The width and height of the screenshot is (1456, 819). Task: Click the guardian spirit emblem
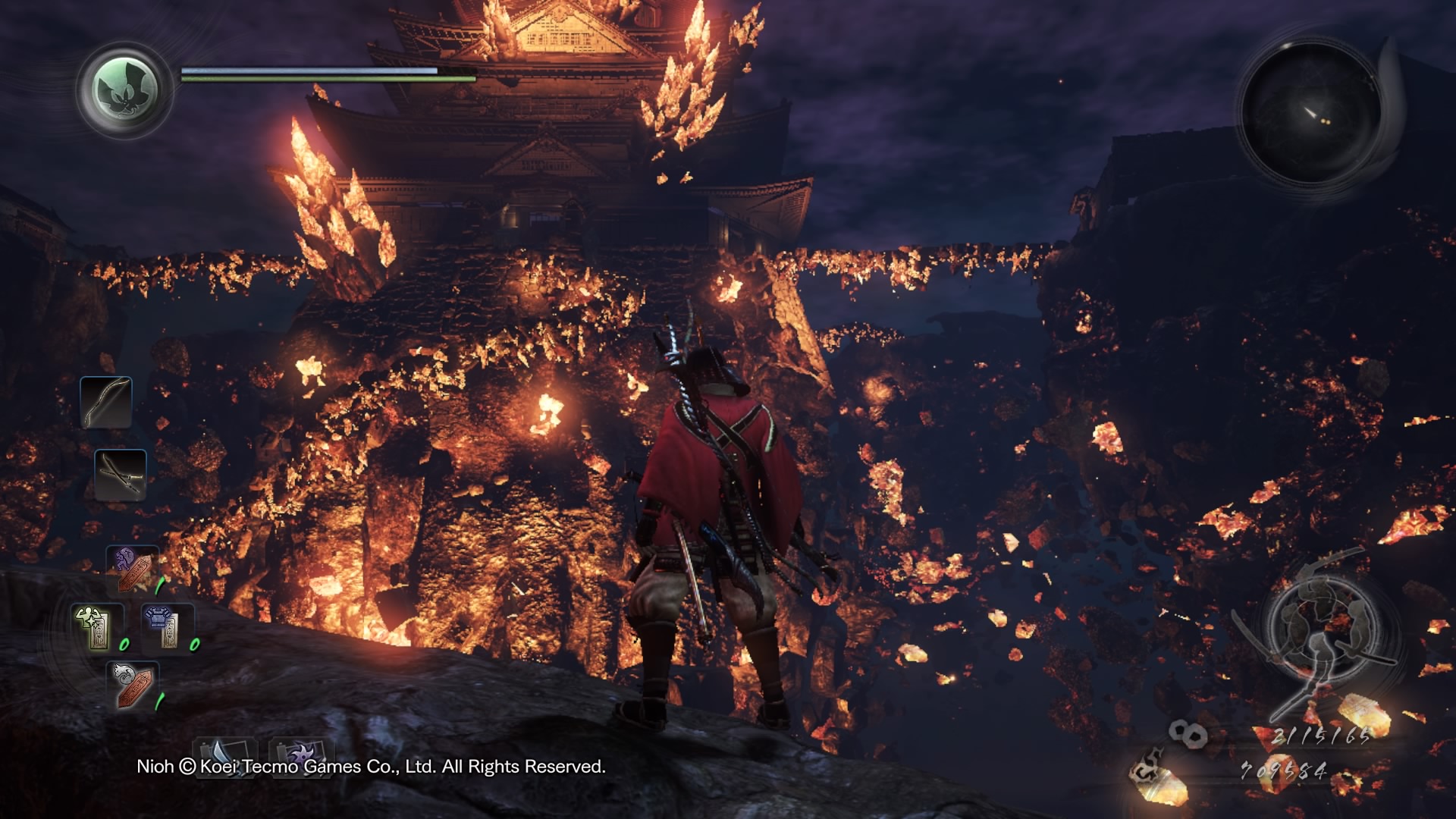coord(125,89)
